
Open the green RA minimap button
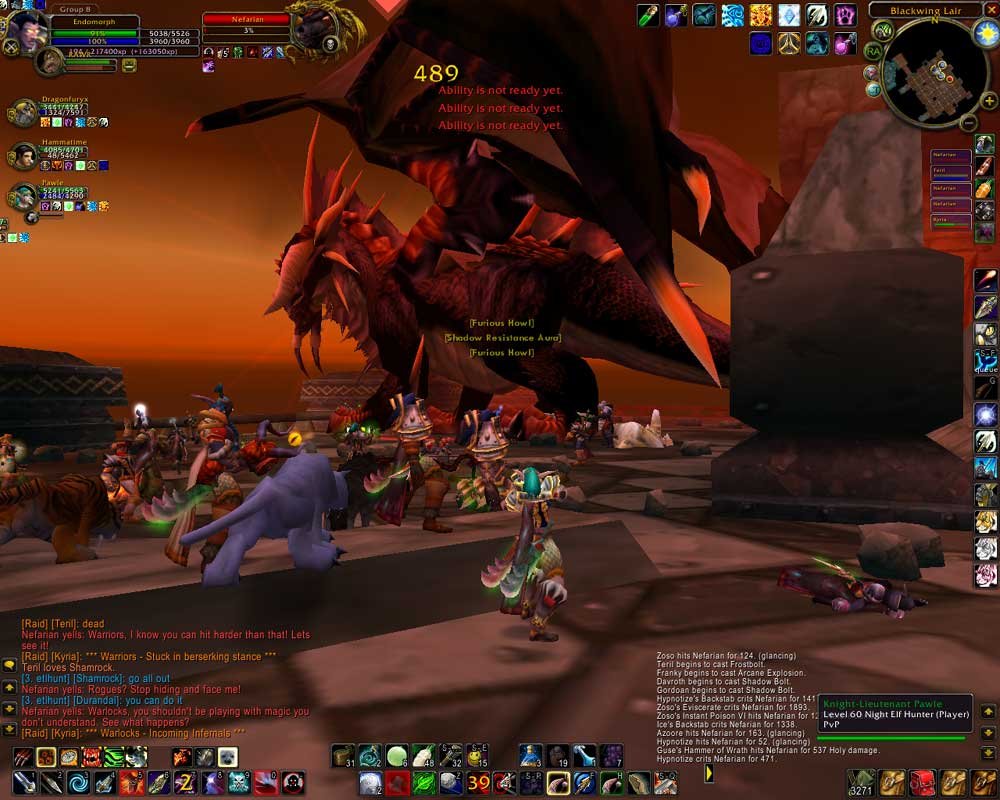(874, 51)
